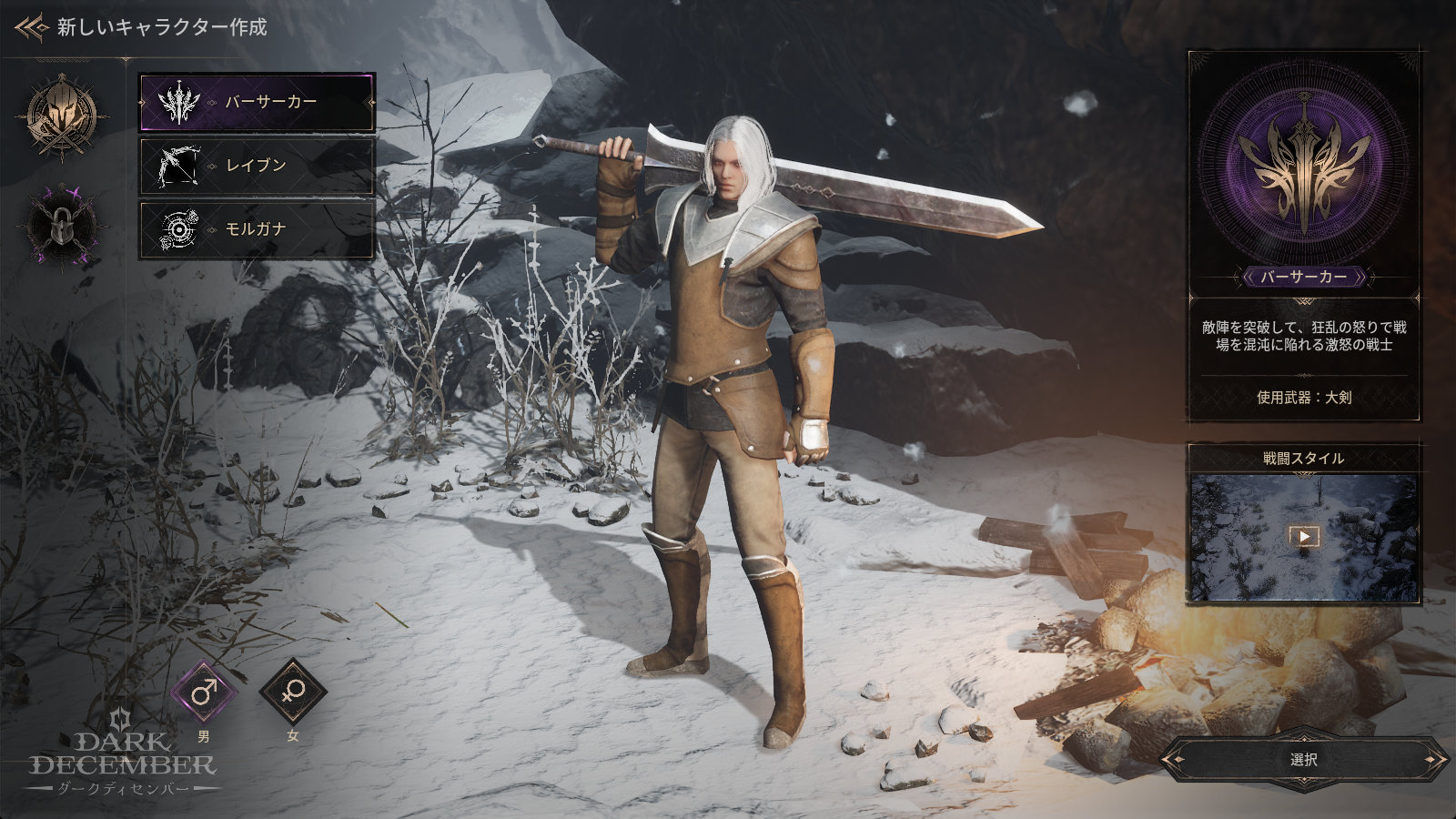This screenshot has height=819, width=1456.
Task: Go back using the arrow button
Action: coord(31,28)
